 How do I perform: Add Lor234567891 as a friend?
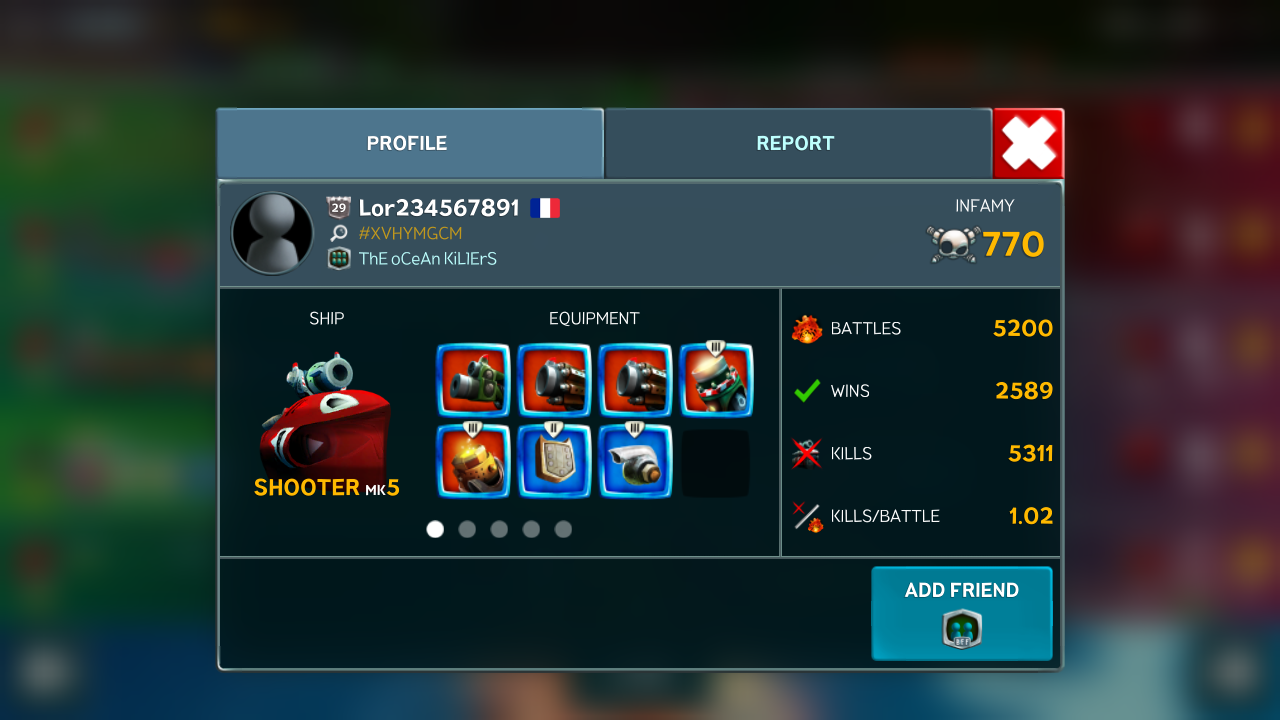pos(961,613)
